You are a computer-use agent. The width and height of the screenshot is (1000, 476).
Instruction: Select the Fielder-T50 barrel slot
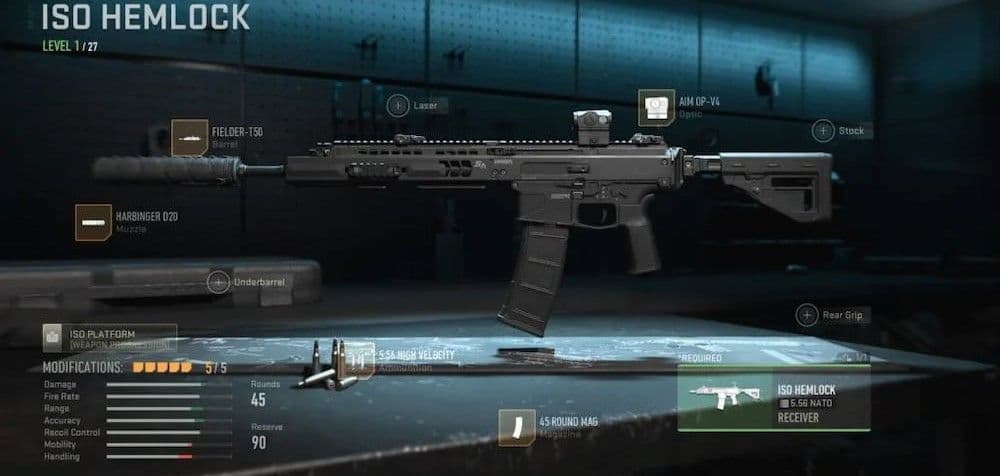(x=190, y=138)
